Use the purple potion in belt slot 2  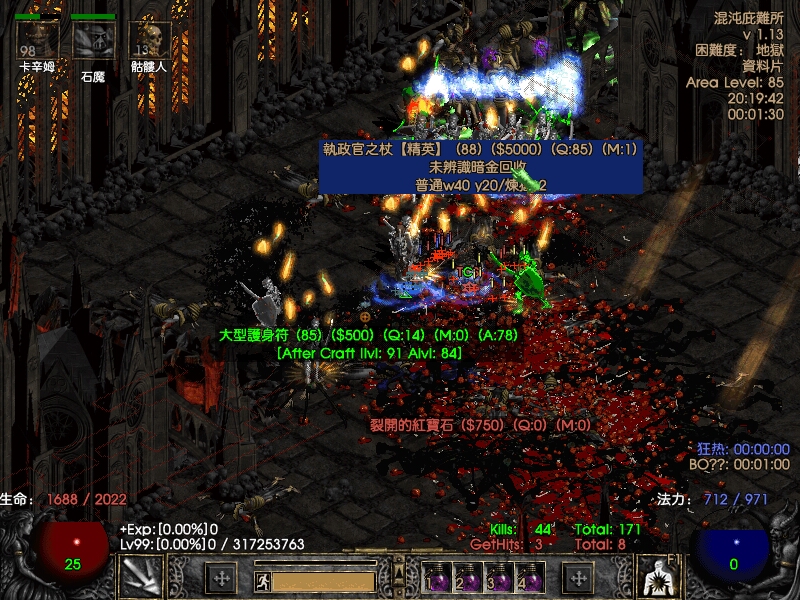tap(468, 579)
